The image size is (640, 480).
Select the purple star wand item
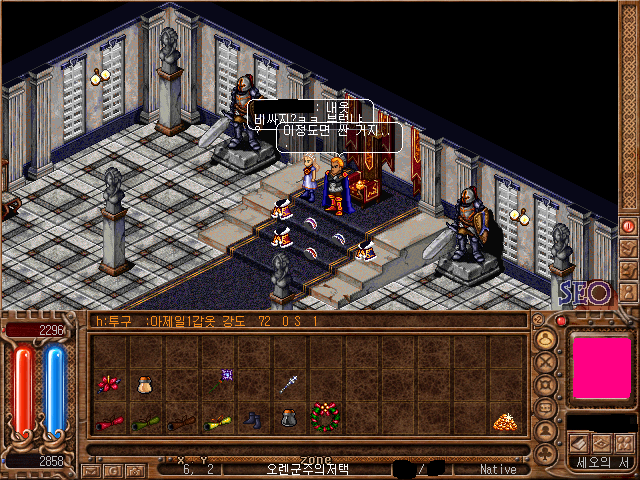point(227,374)
